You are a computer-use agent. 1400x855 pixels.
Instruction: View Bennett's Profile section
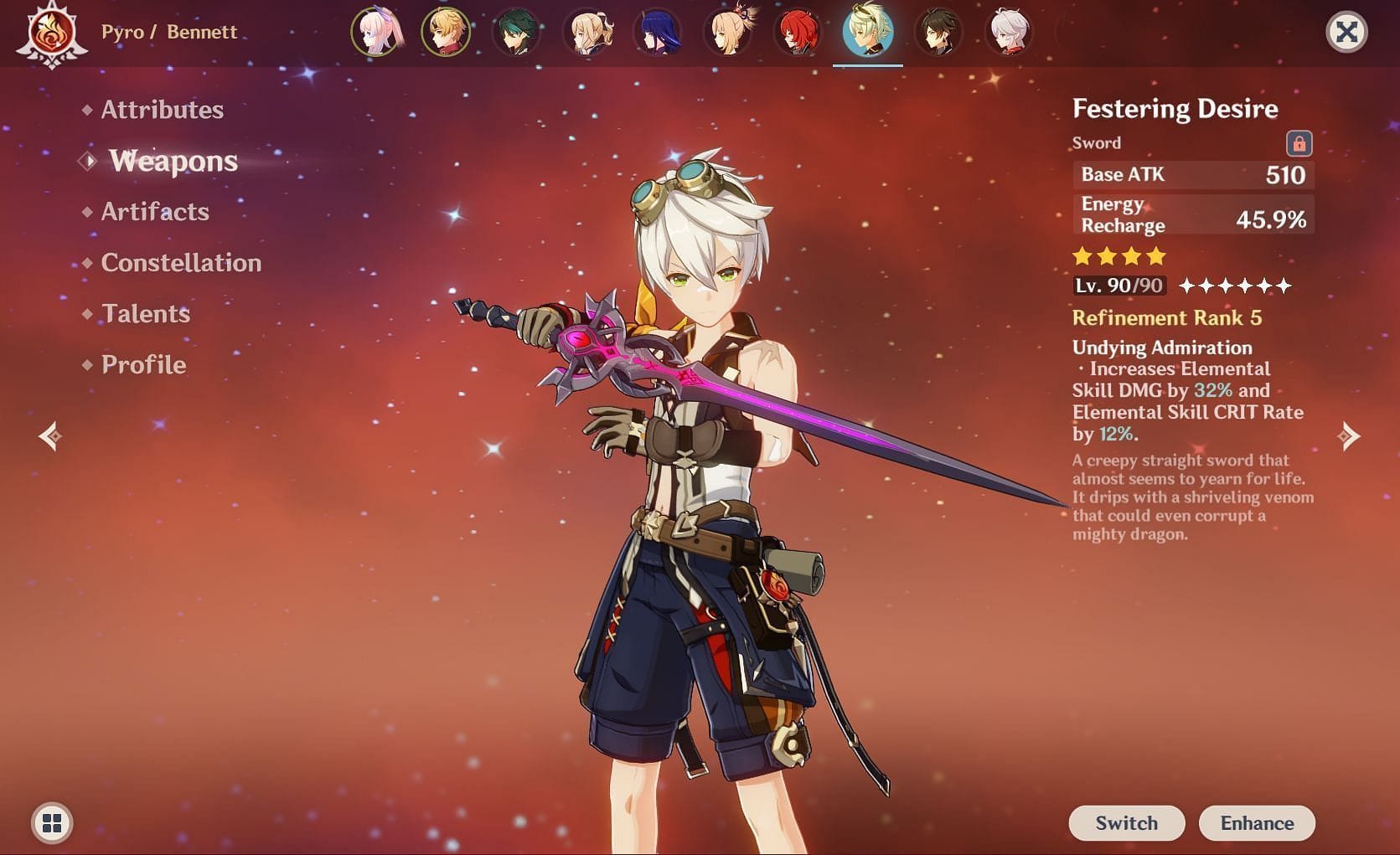pos(142,364)
